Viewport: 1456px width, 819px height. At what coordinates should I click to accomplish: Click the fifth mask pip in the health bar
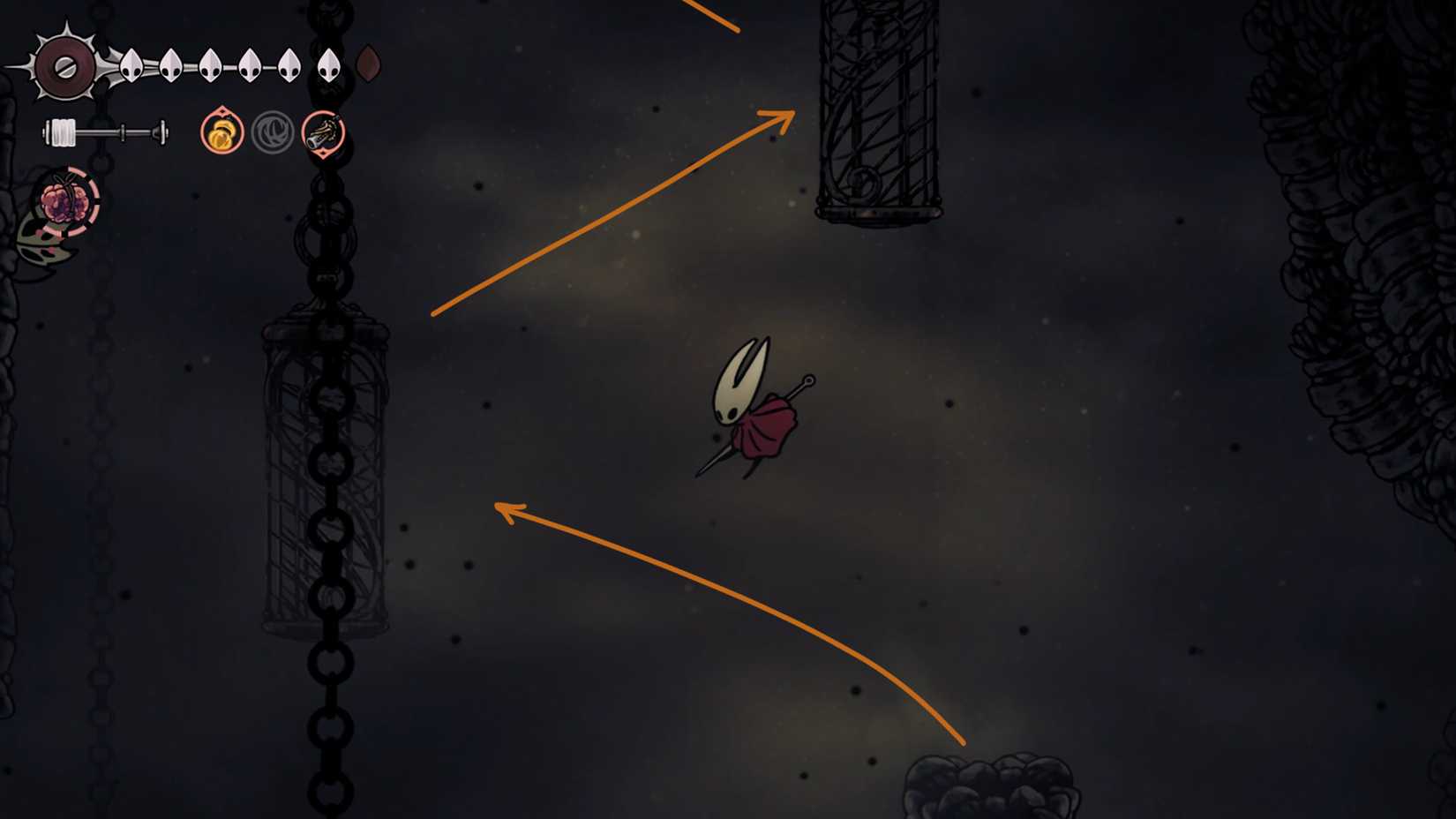click(x=289, y=66)
